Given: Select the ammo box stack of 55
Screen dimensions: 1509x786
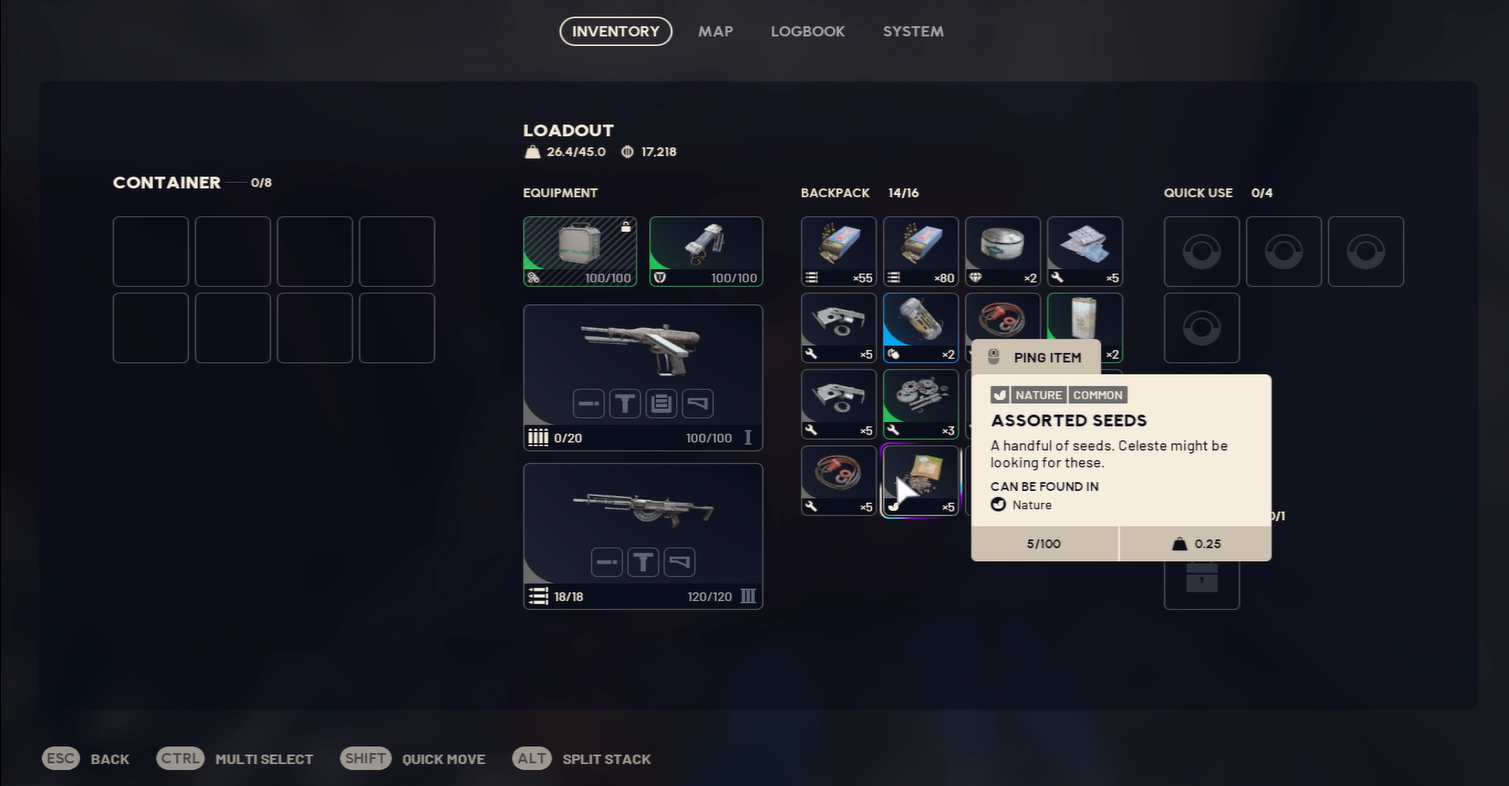Looking at the screenshot, I should click(x=838, y=251).
